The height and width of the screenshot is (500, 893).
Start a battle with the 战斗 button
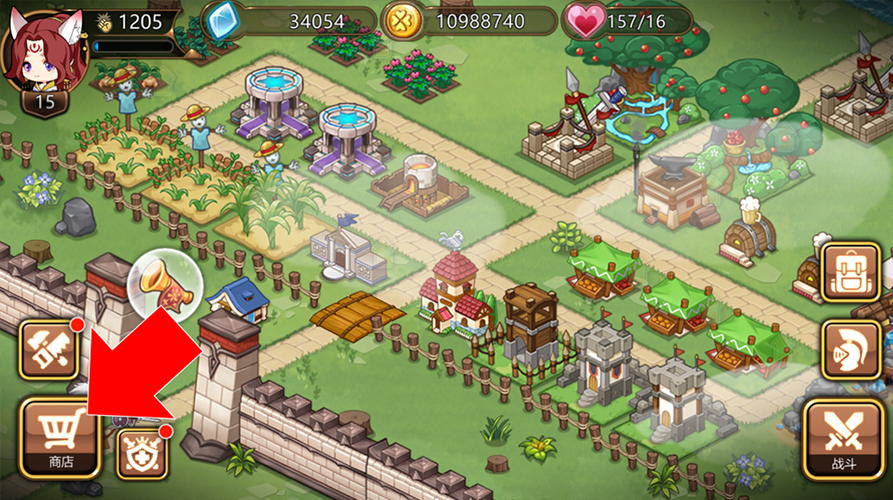pyautogui.click(x=843, y=437)
